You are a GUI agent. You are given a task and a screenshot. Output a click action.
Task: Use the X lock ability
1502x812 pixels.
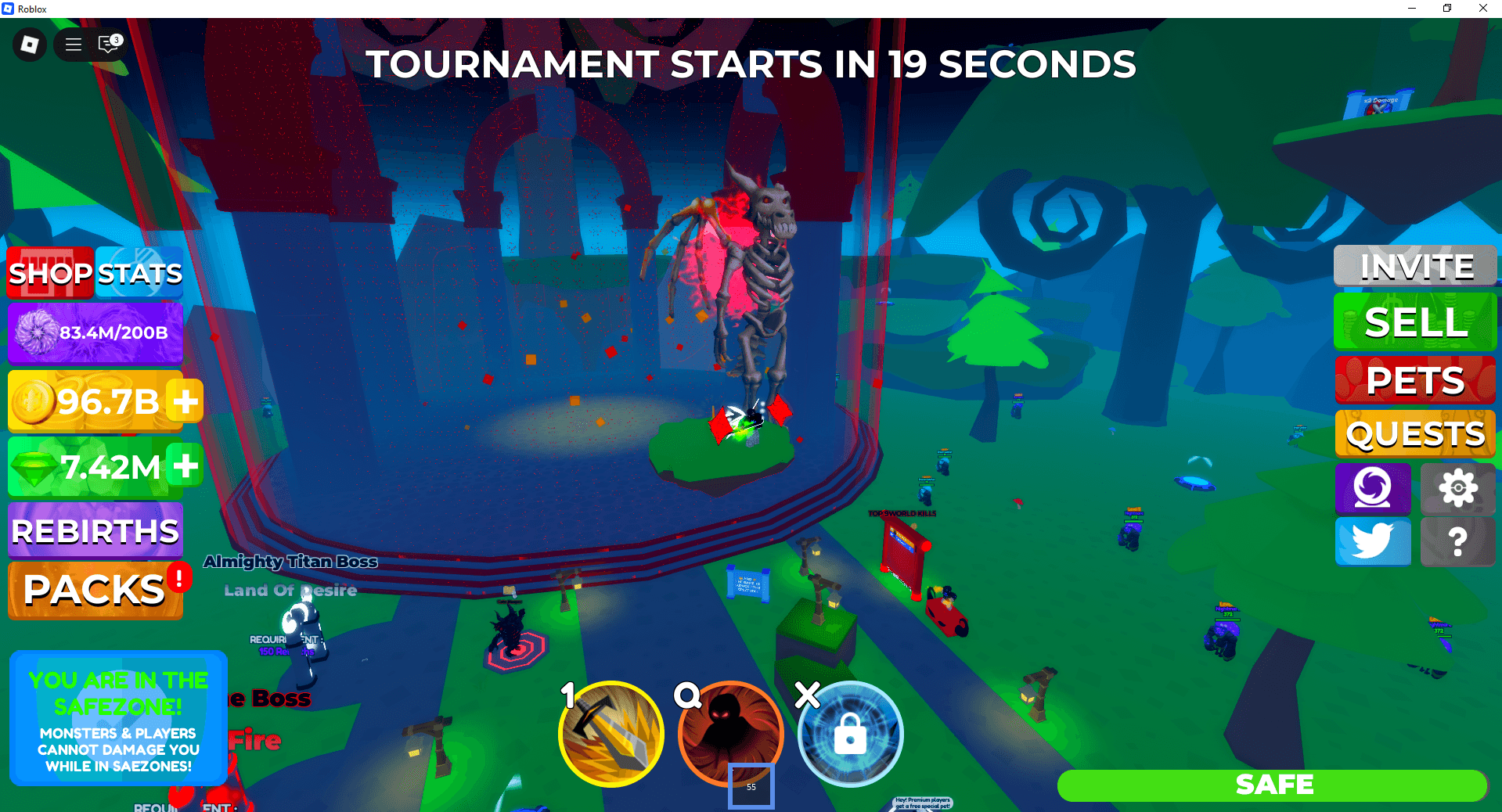point(850,734)
